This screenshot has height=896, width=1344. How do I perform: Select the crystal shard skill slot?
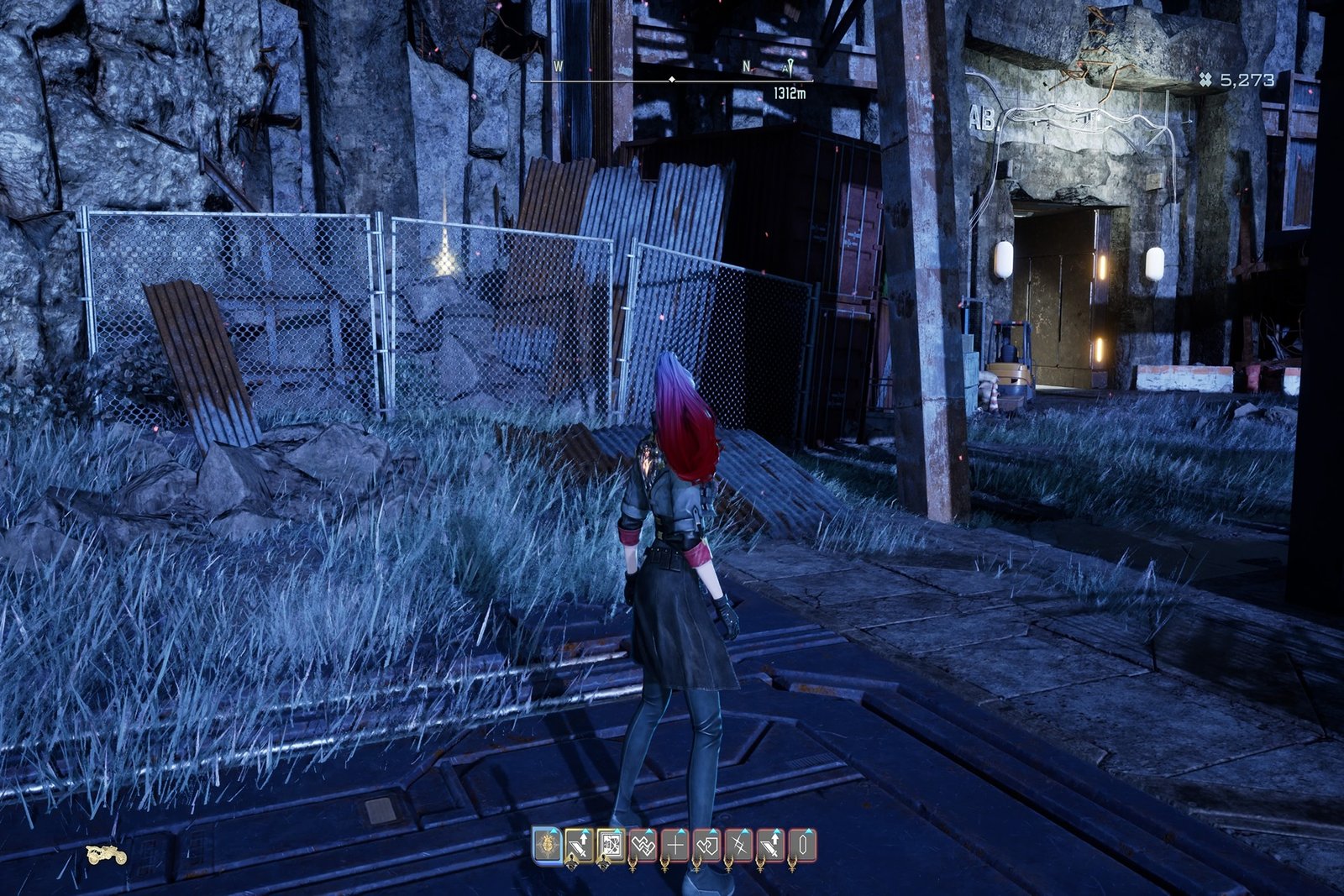(x=802, y=845)
